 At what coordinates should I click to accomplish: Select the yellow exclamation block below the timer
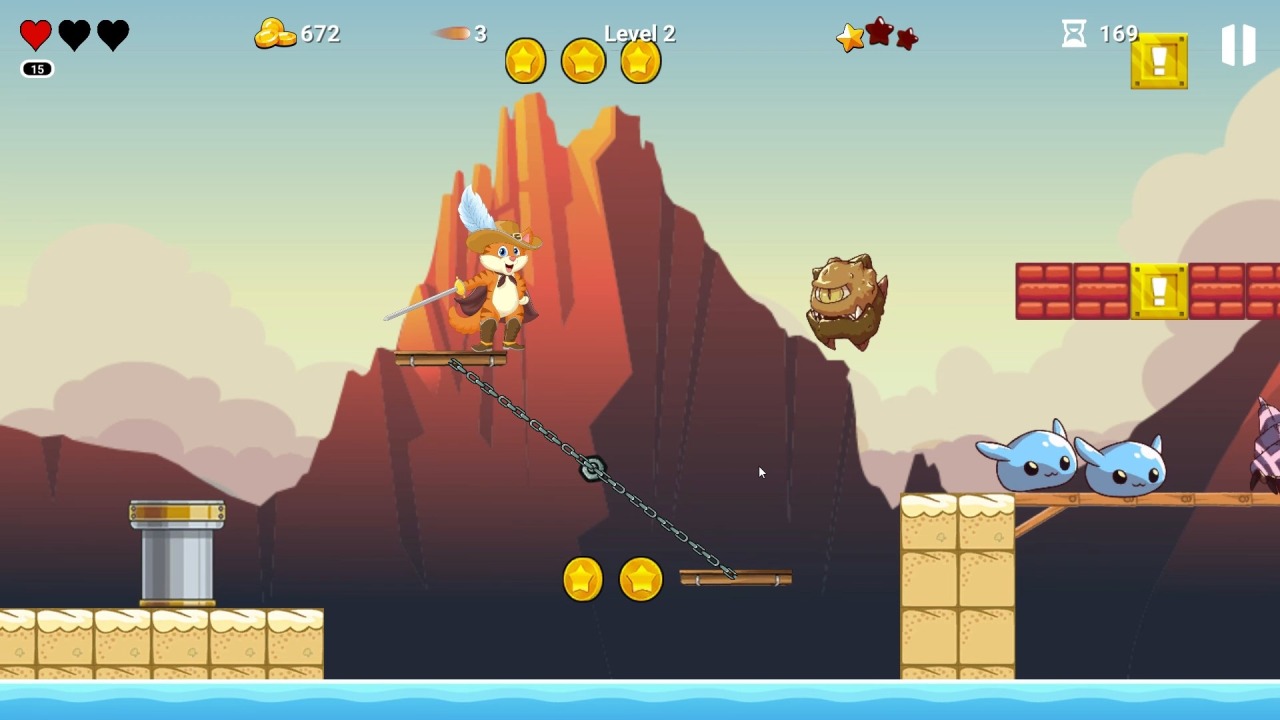[x=1159, y=61]
